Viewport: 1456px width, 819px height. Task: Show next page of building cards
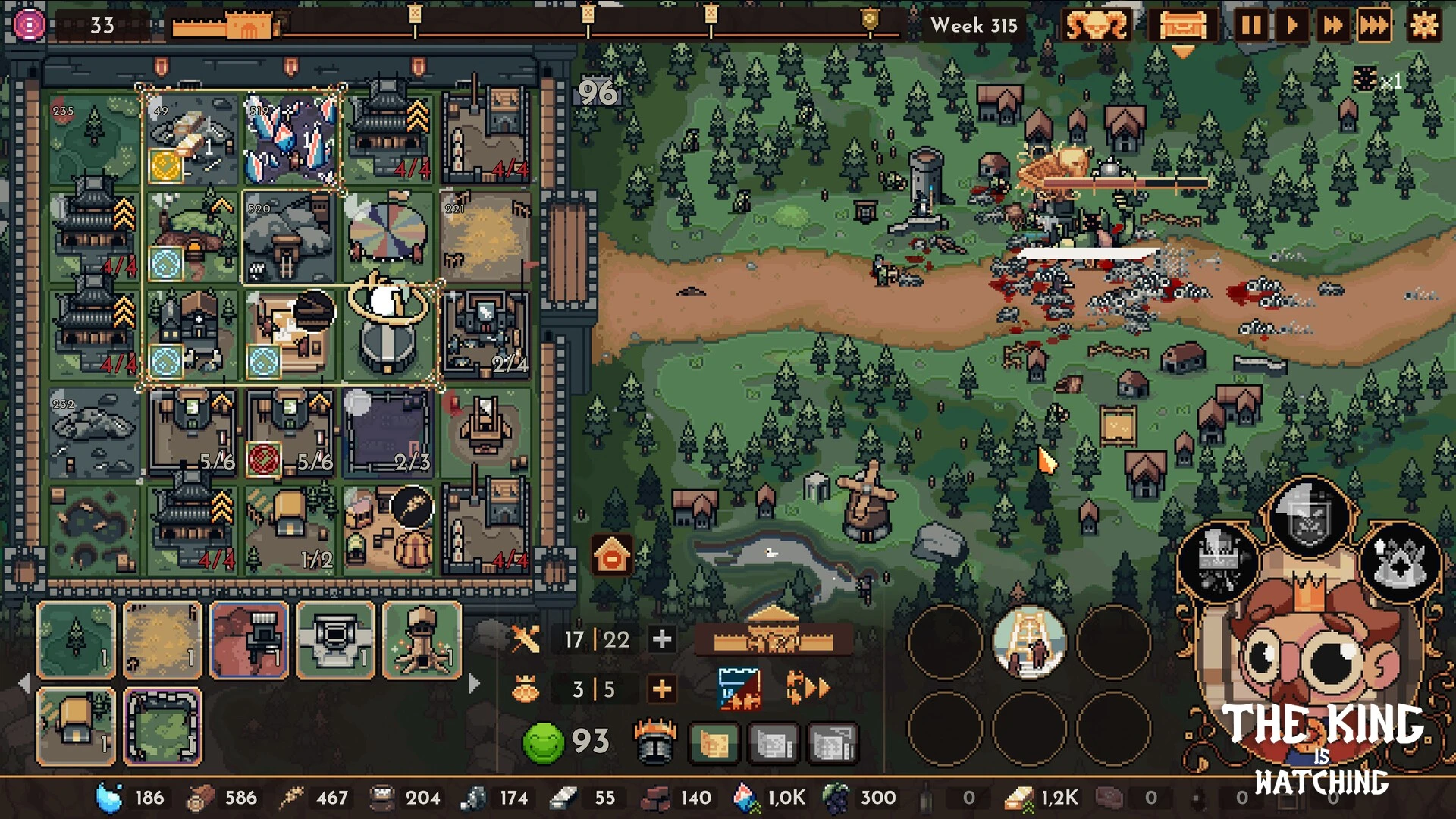click(474, 683)
